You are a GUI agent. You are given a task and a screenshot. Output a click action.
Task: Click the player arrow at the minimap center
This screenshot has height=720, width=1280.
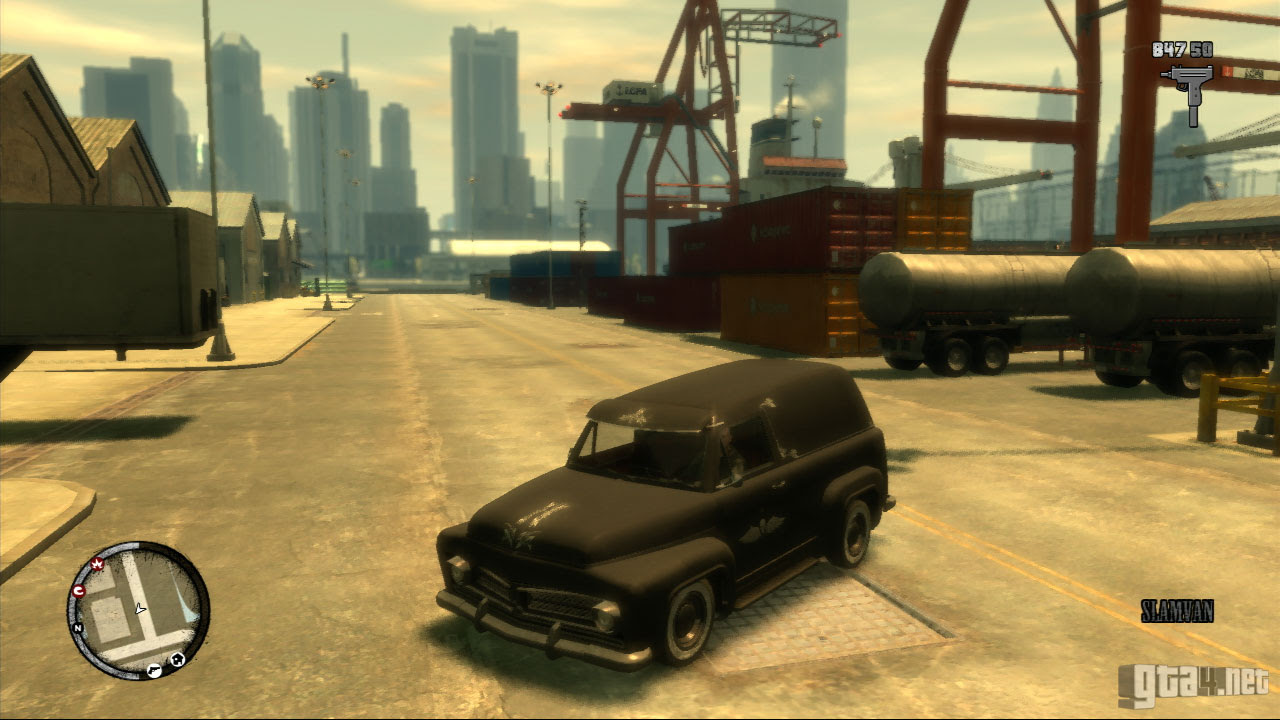click(x=141, y=609)
